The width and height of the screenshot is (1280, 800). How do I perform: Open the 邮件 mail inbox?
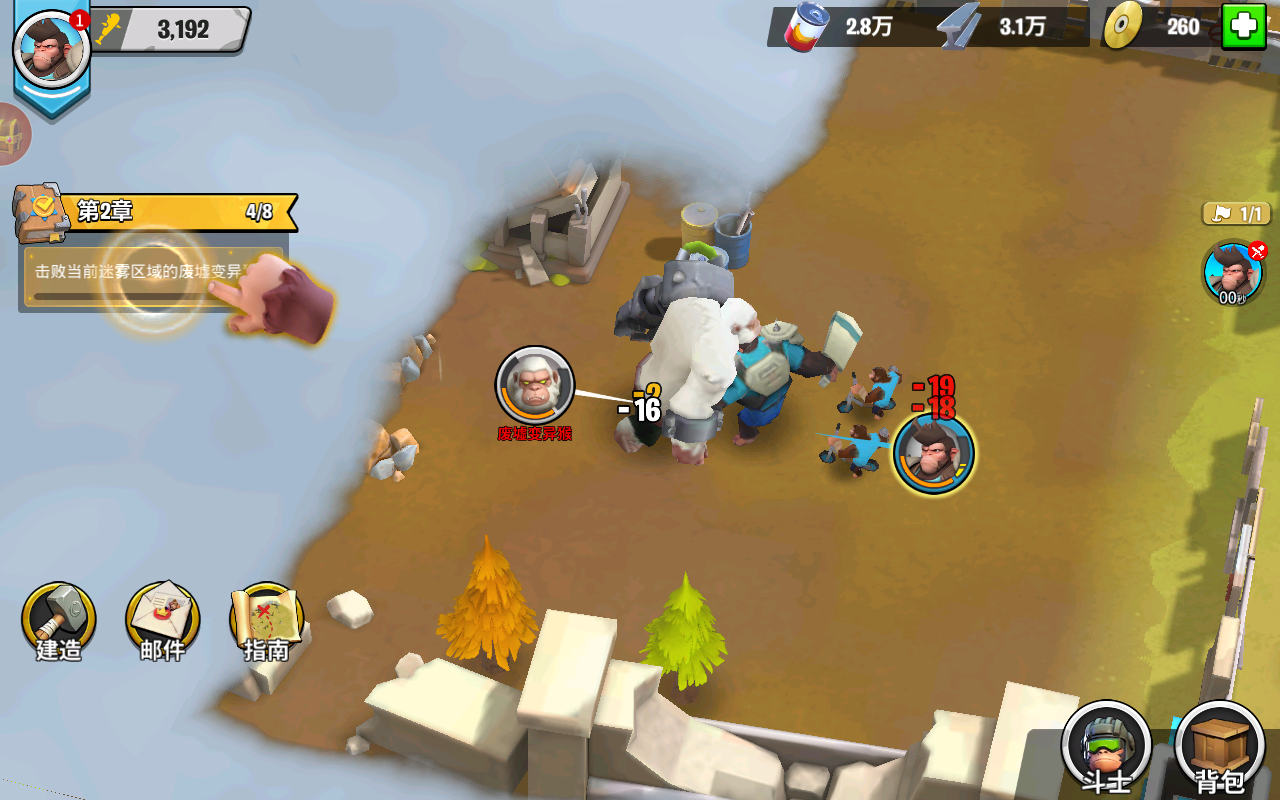(x=162, y=620)
